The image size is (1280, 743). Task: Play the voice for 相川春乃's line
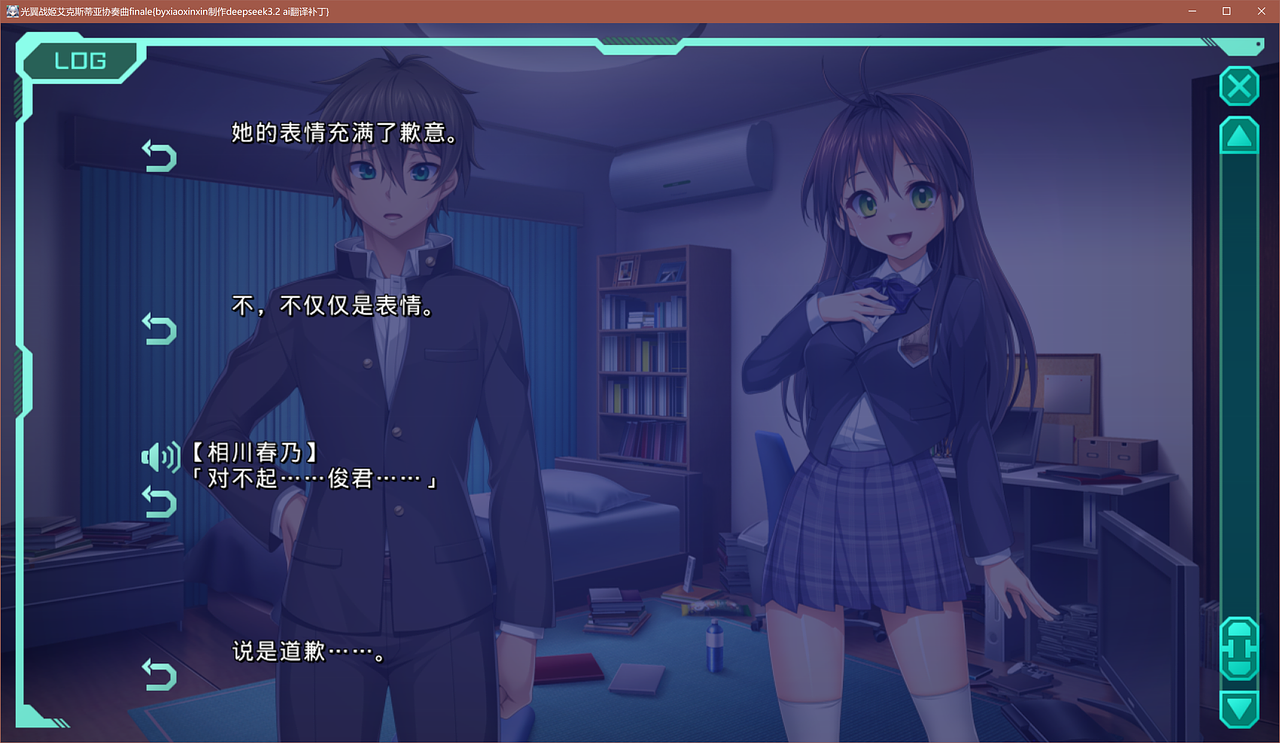160,458
